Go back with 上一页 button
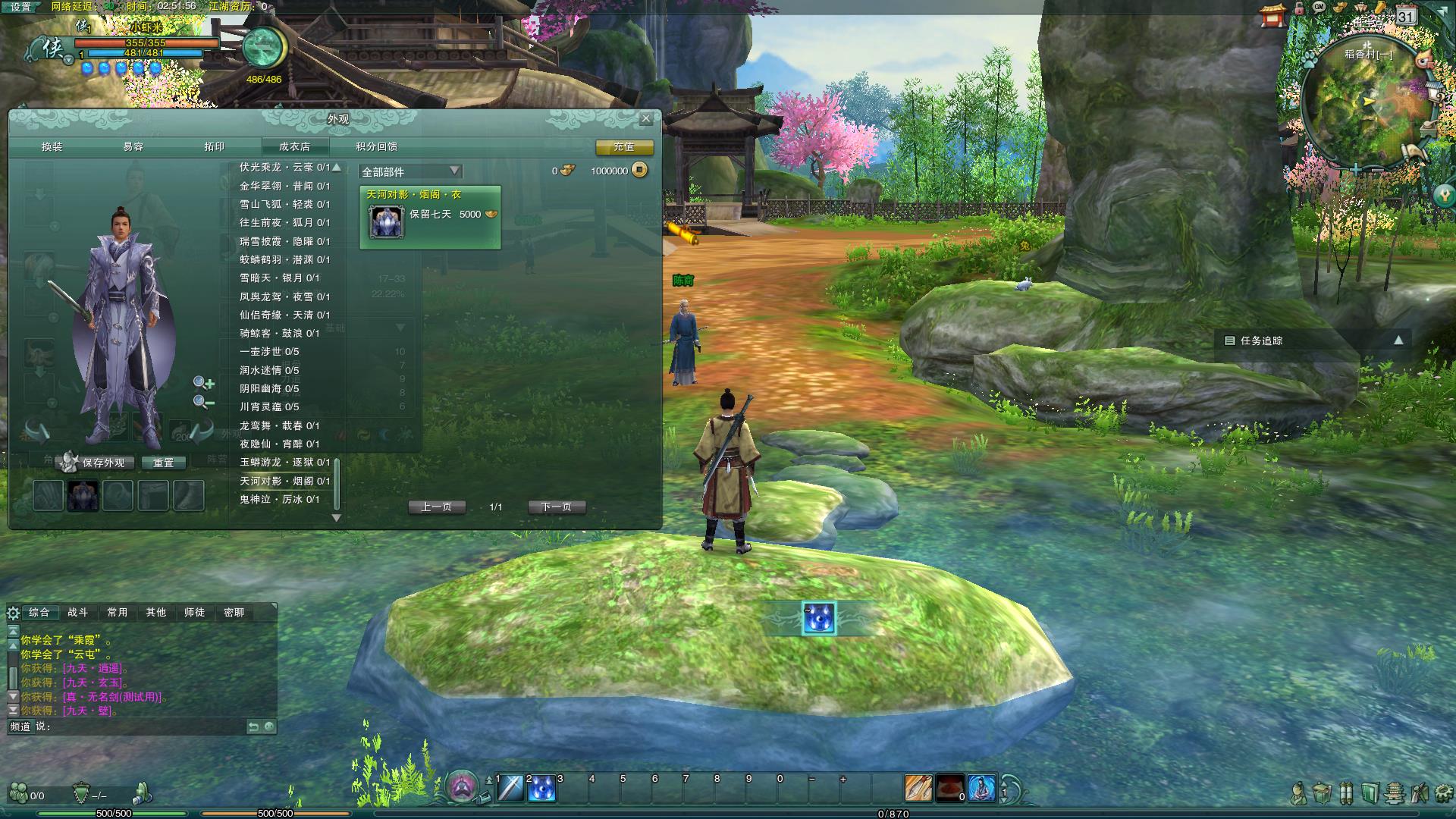Image resolution: width=1456 pixels, height=819 pixels. pos(436,507)
